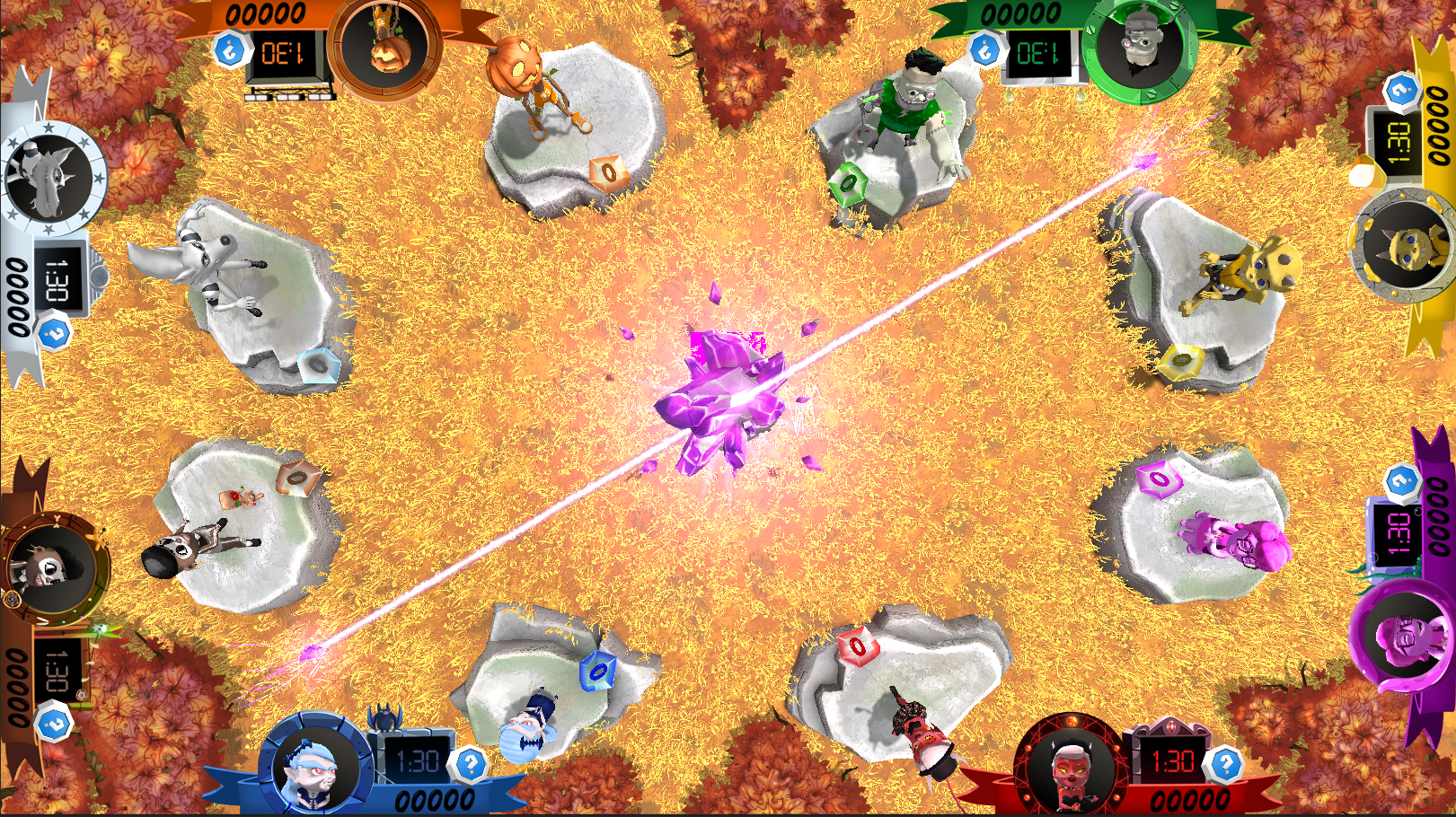Choose the red devil player portrait
This screenshot has width=1456, height=817.
tap(1071, 769)
